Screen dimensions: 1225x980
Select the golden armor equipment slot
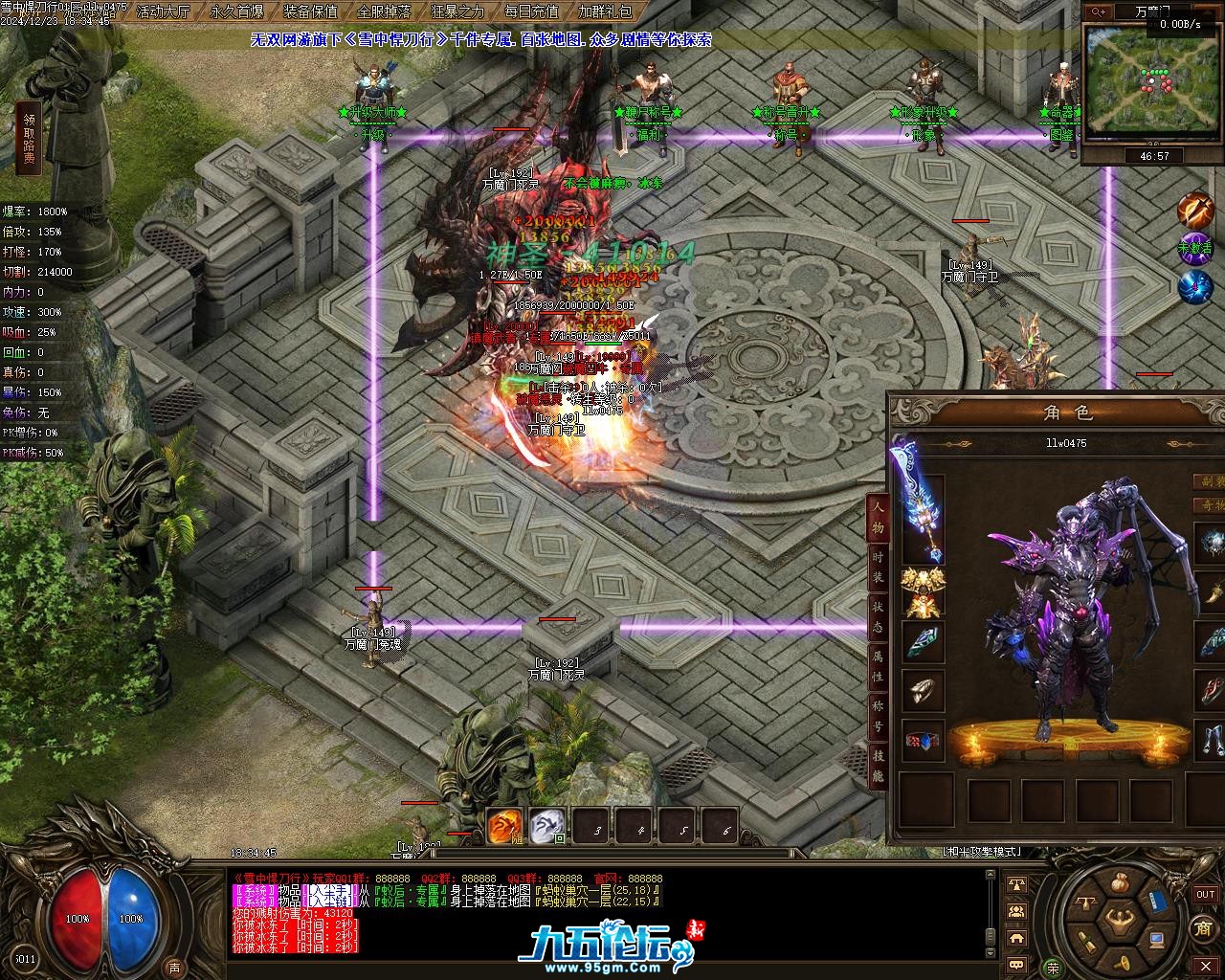(923, 592)
